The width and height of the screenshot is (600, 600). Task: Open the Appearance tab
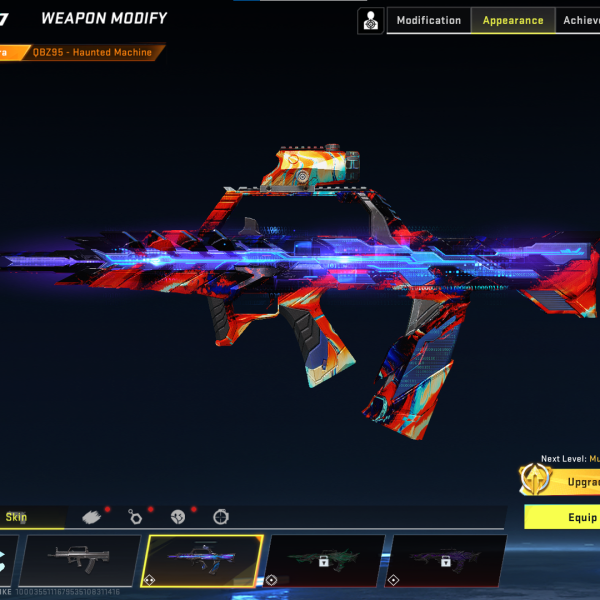coord(513,20)
